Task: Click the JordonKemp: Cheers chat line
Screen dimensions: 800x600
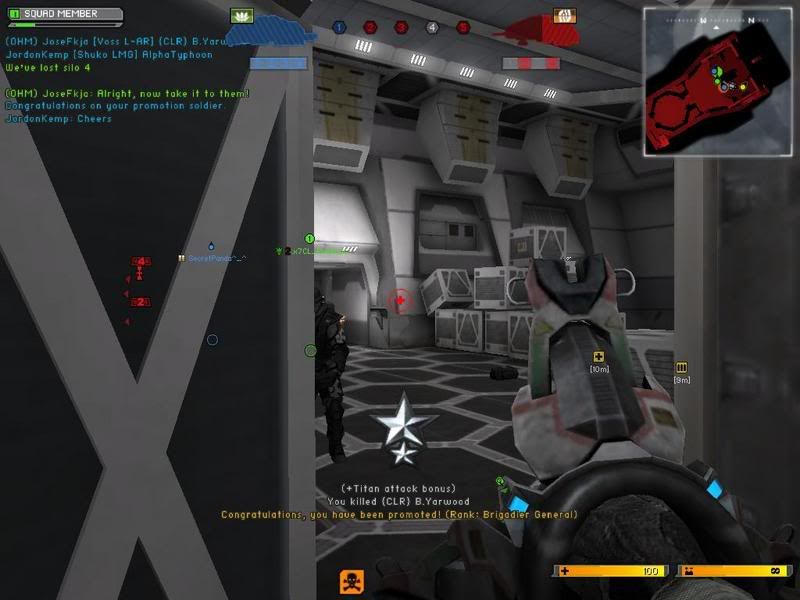Action: pos(56,117)
